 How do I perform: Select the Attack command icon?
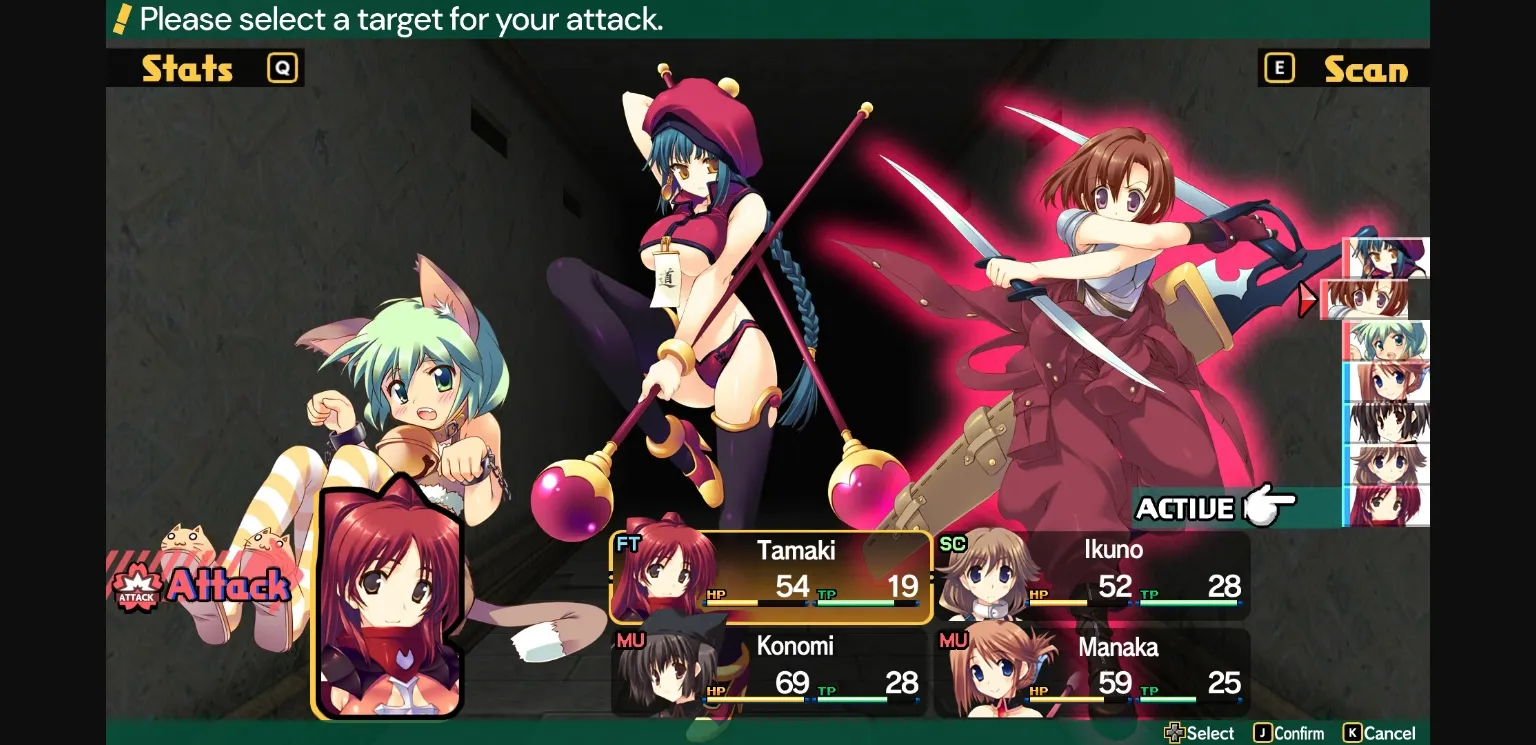[x=137, y=585]
